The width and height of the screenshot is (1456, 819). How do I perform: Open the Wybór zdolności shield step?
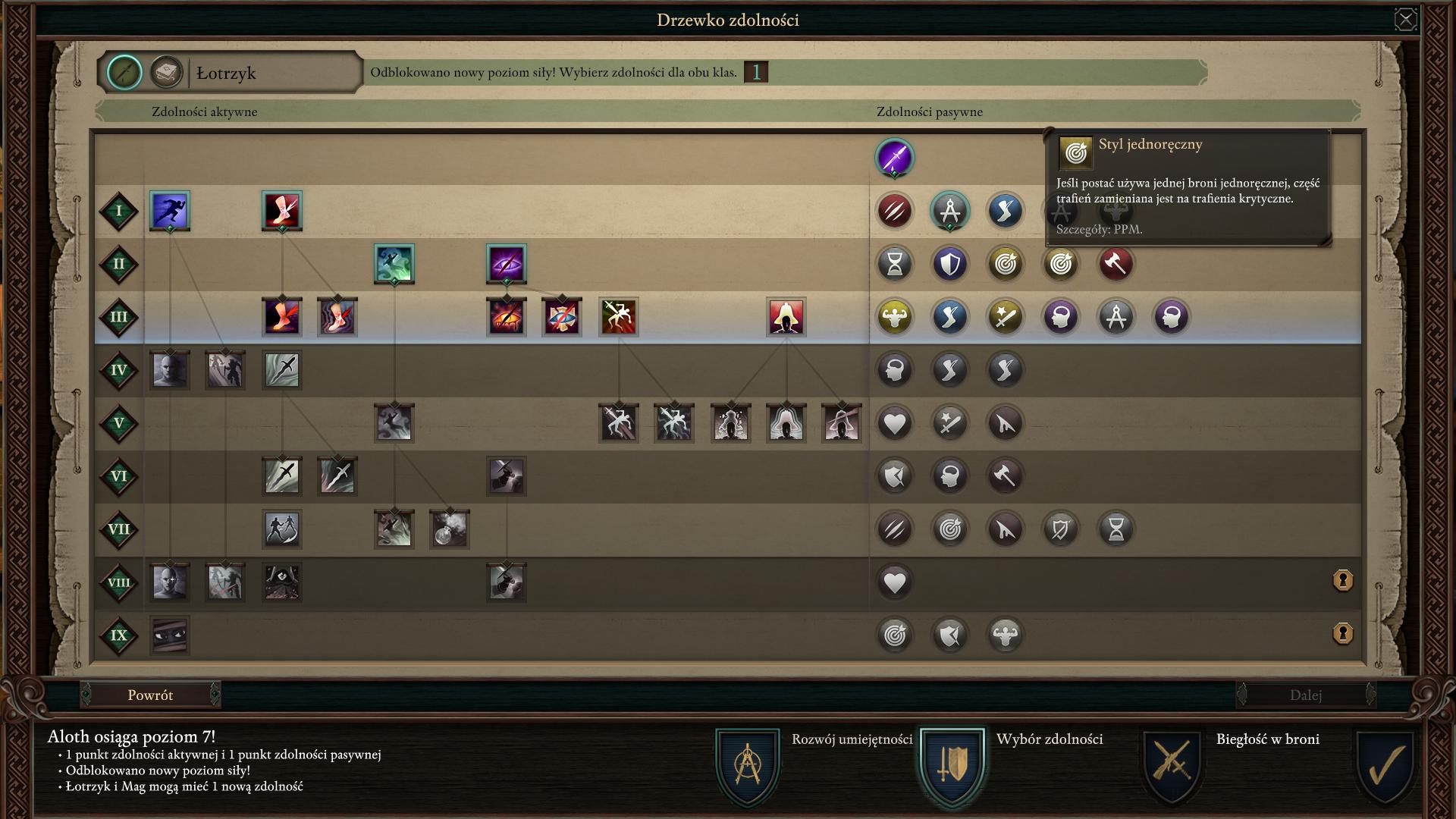[952, 764]
